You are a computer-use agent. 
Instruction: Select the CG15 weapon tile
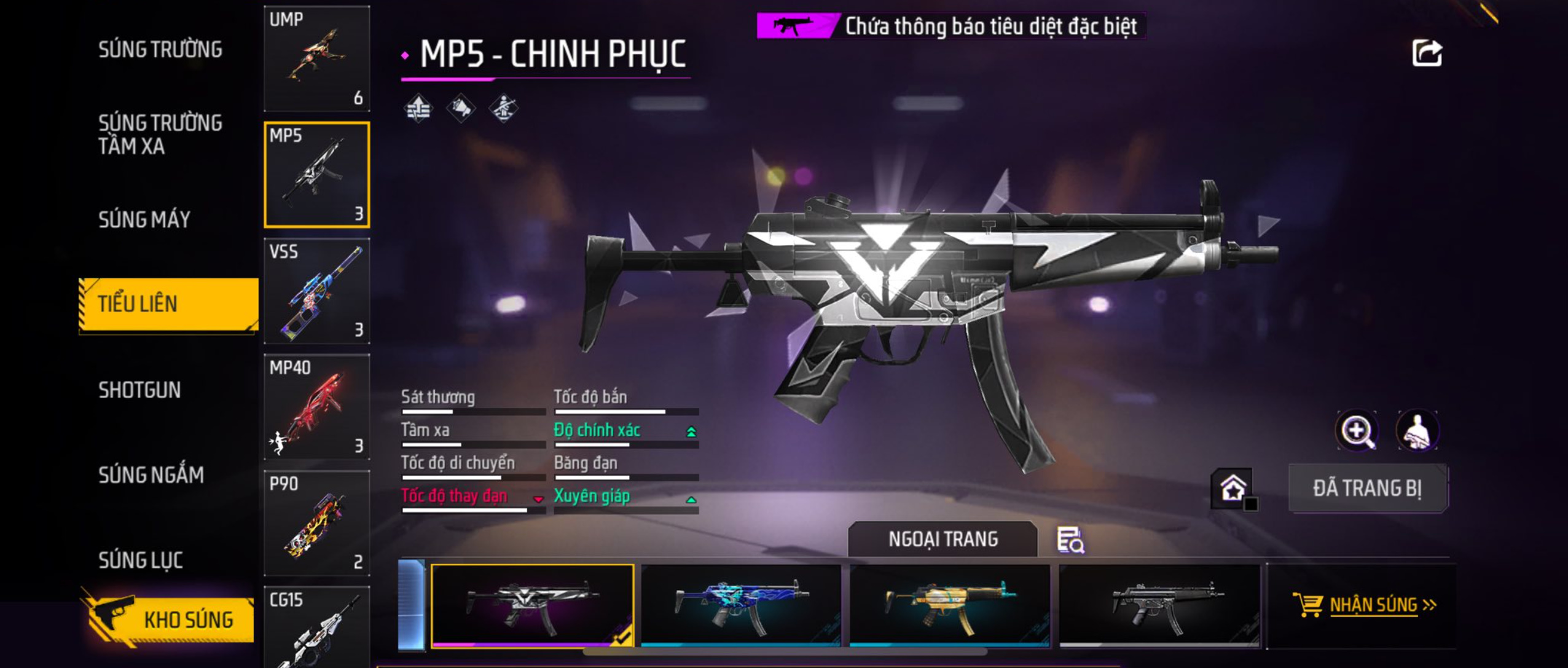tap(317, 628)
